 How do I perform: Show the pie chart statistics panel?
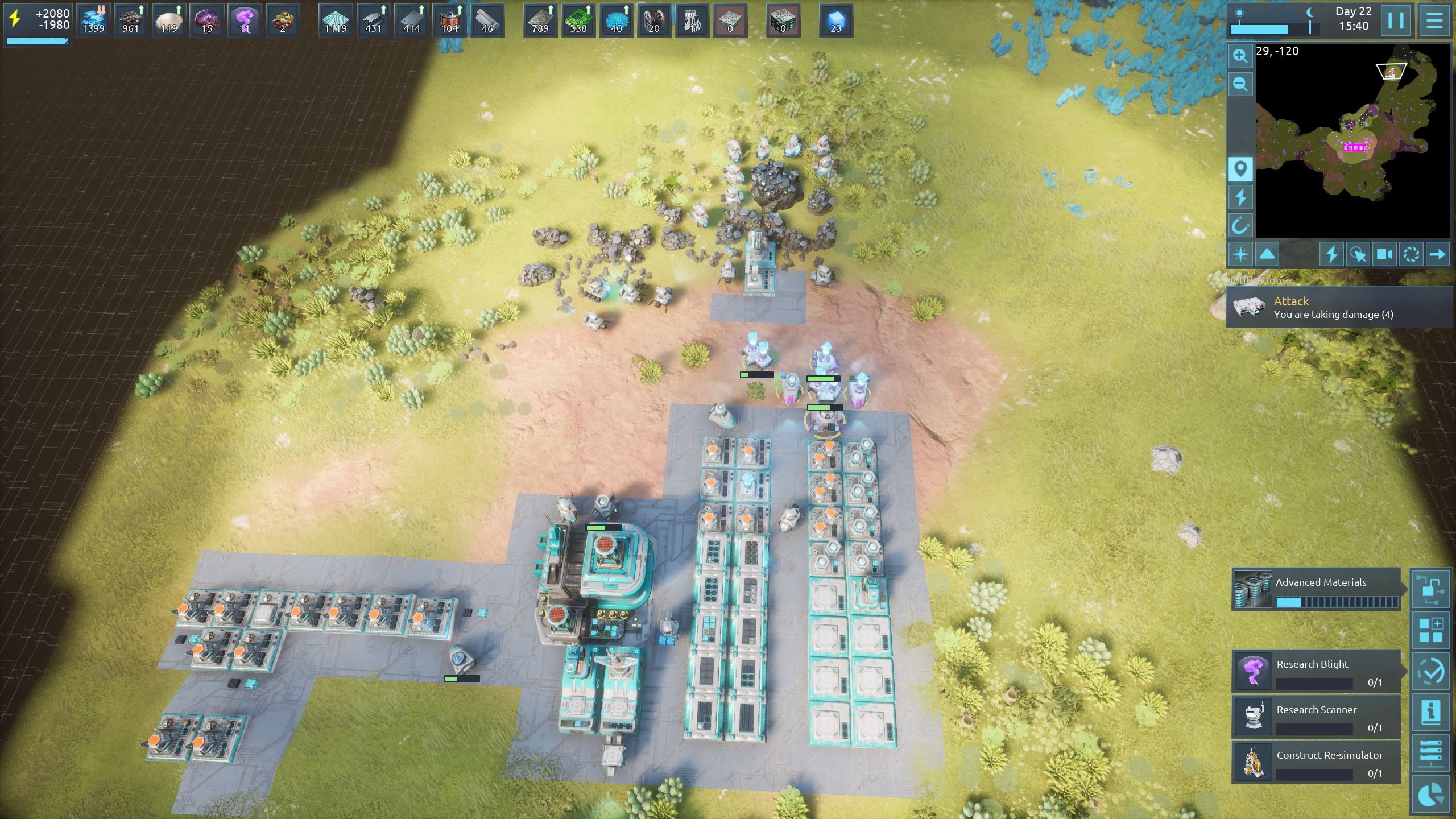tap(1431, 795)
